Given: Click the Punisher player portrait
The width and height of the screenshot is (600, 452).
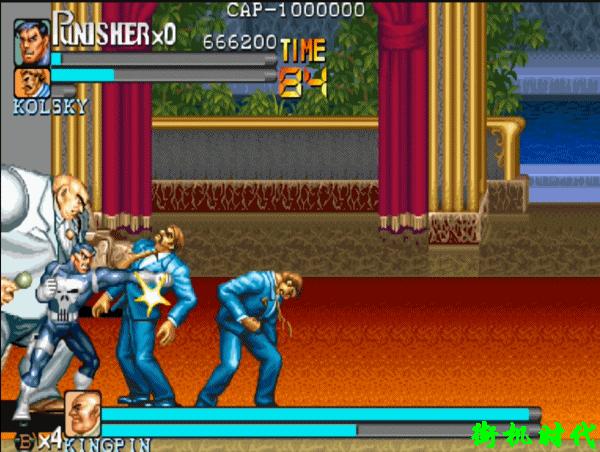Looking at the screenshot, I should [x=31, y=40].
